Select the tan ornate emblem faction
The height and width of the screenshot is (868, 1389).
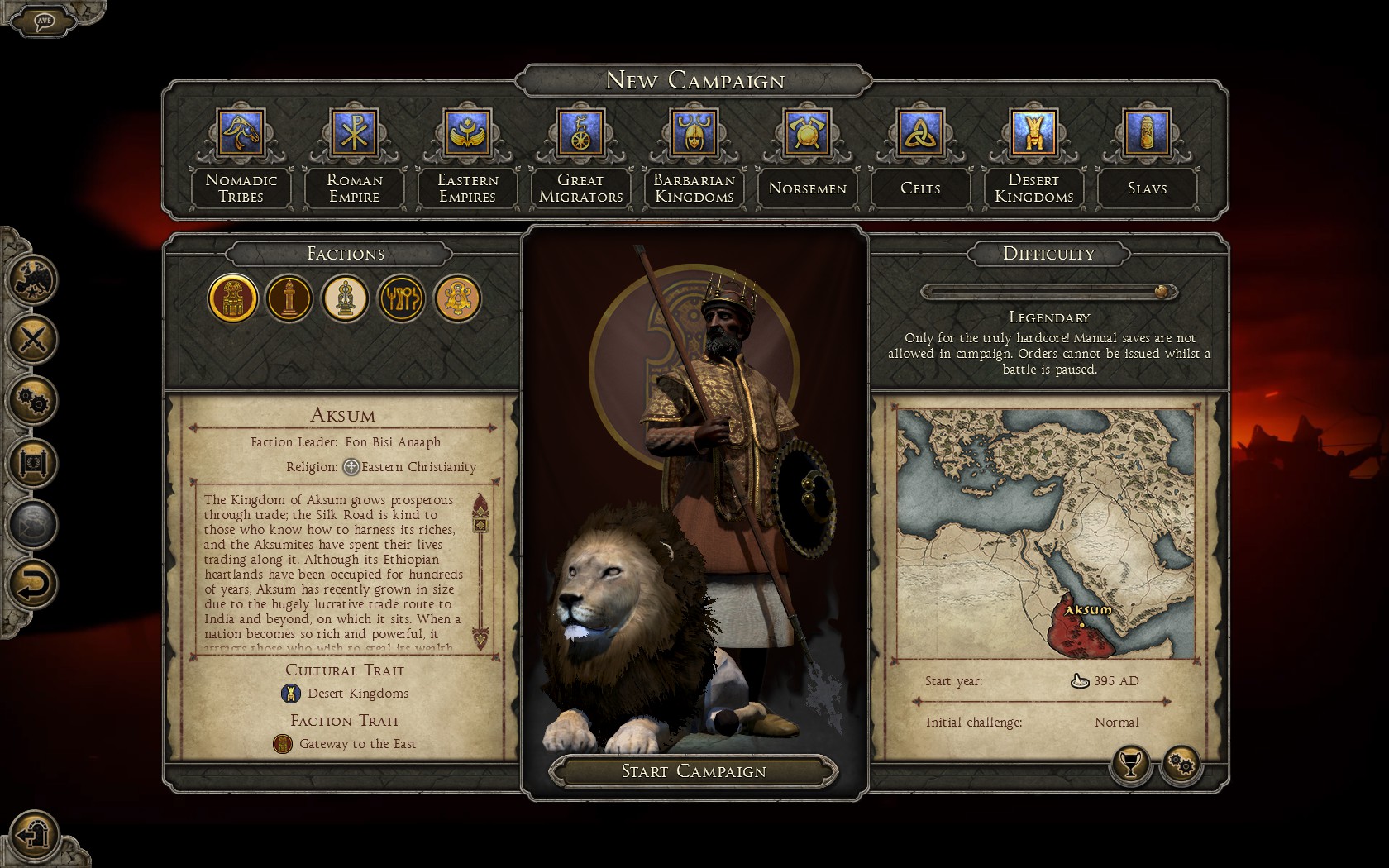(x=457, y=298)
